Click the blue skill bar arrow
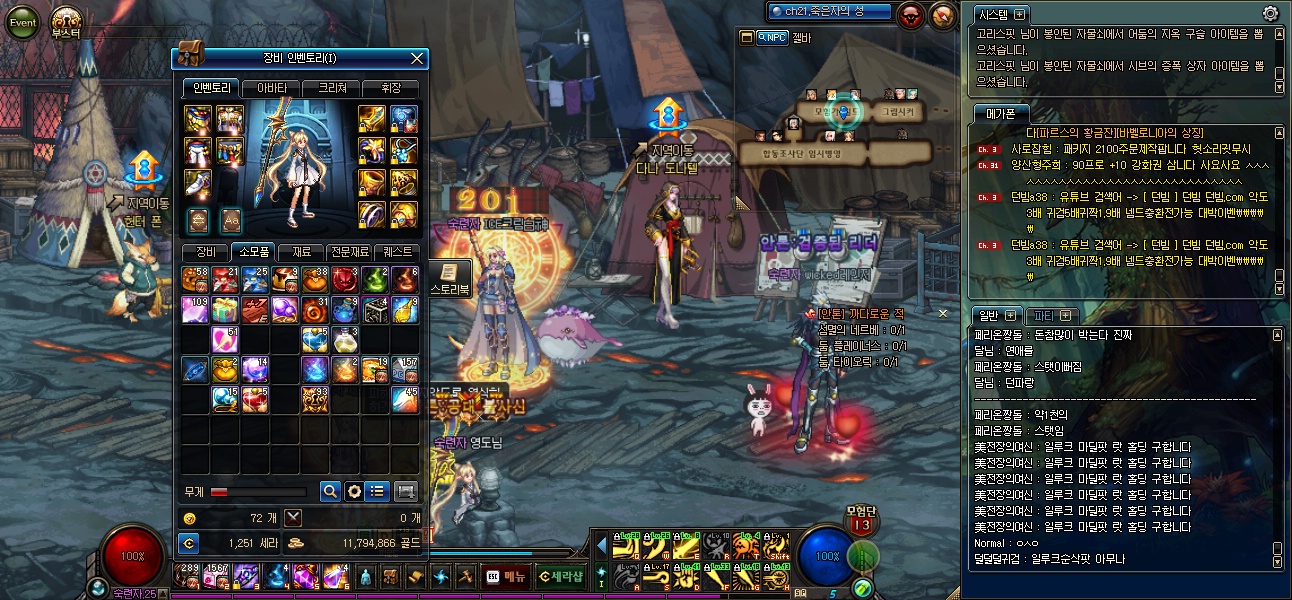 (x=601, y=547)
